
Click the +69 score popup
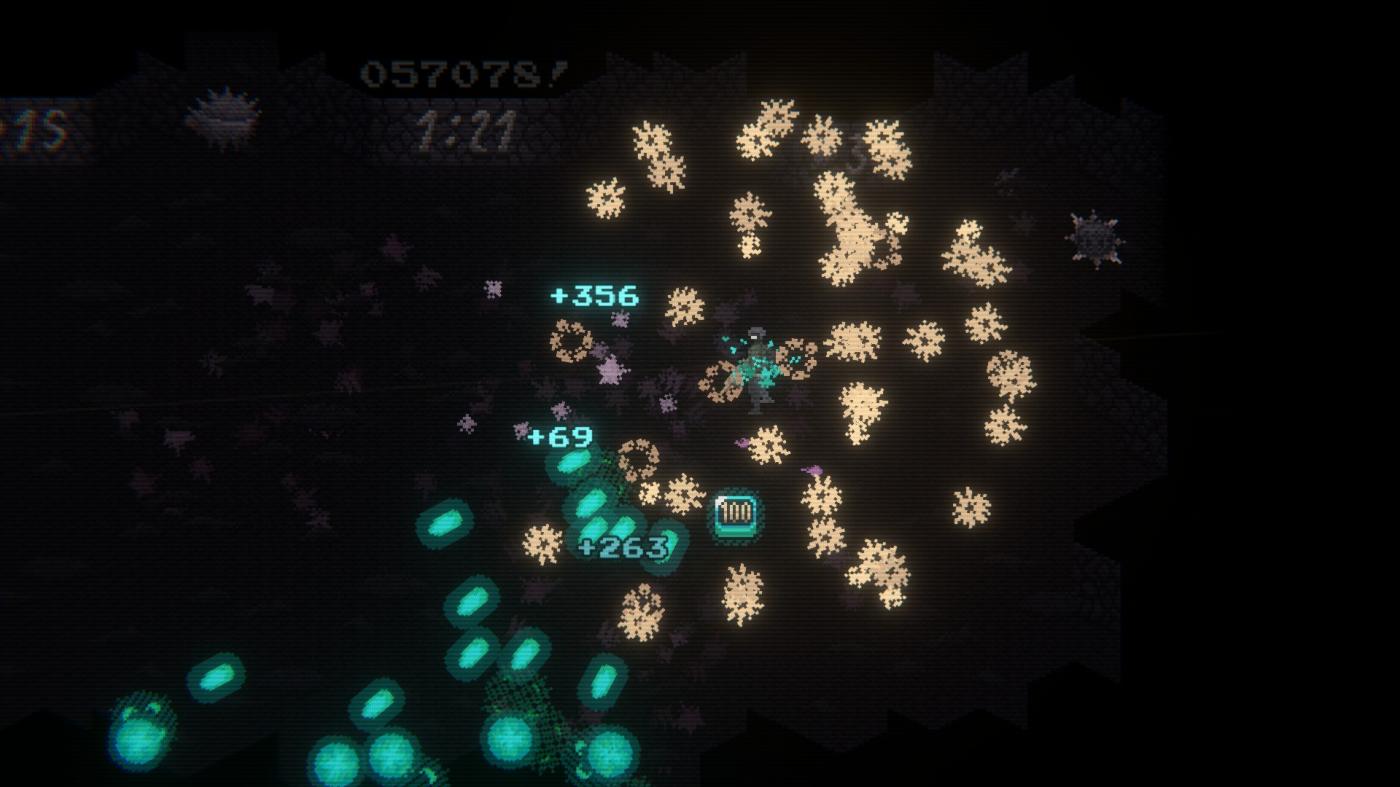(x=557, y=435)
